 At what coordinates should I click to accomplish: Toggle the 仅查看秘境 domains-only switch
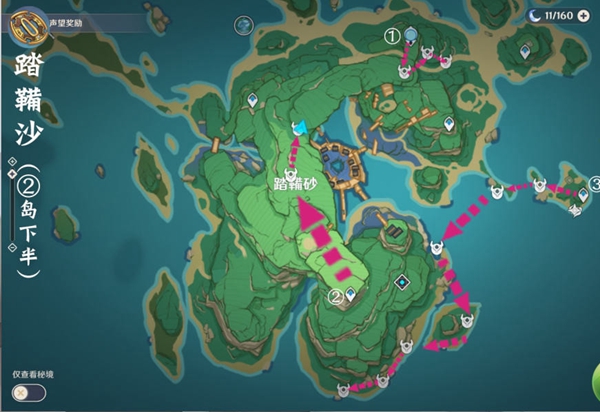(x=29, y=391)
